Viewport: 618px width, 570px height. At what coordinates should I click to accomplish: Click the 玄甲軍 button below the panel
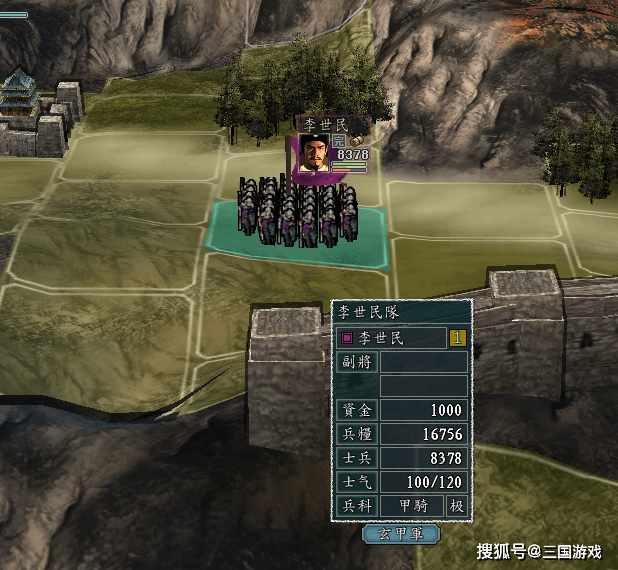tap(400, 534)
